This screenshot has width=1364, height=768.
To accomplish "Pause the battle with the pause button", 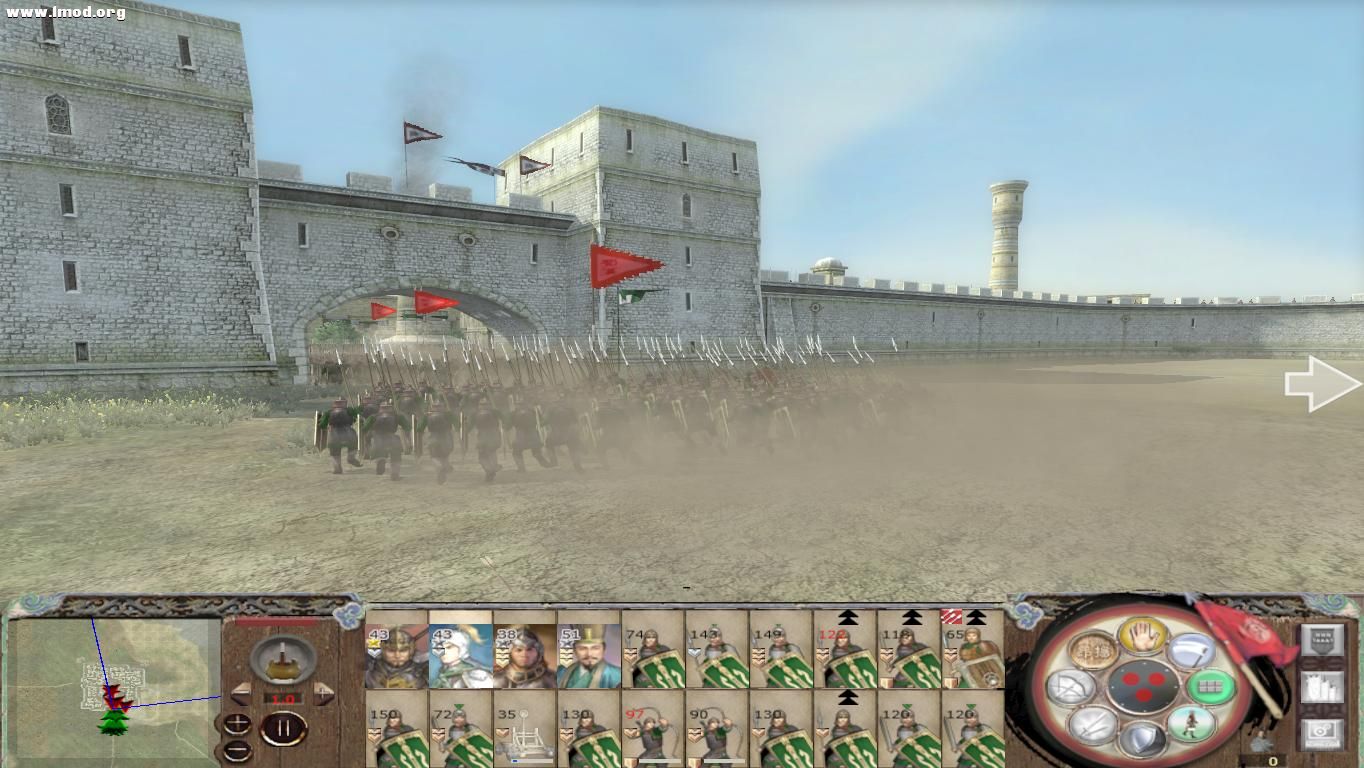I will click(x=283, y=728).
